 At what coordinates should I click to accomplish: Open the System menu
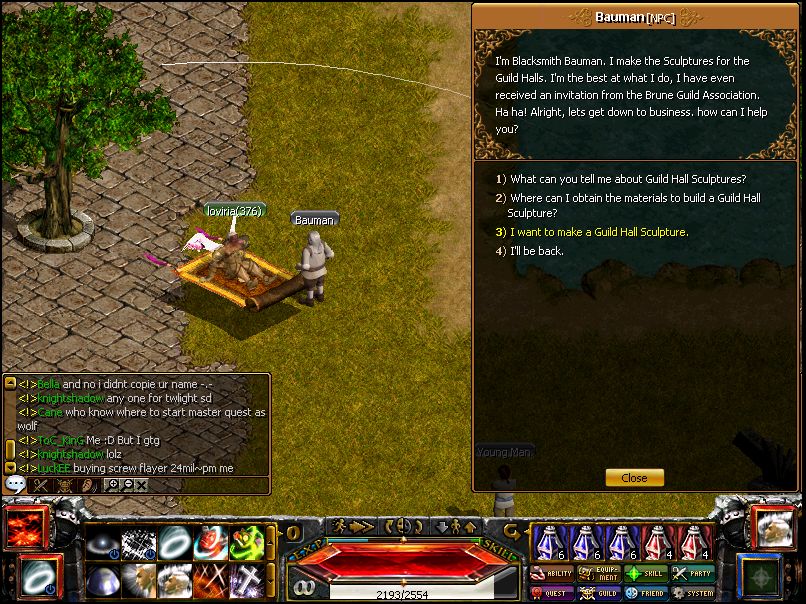coord(694,593)
